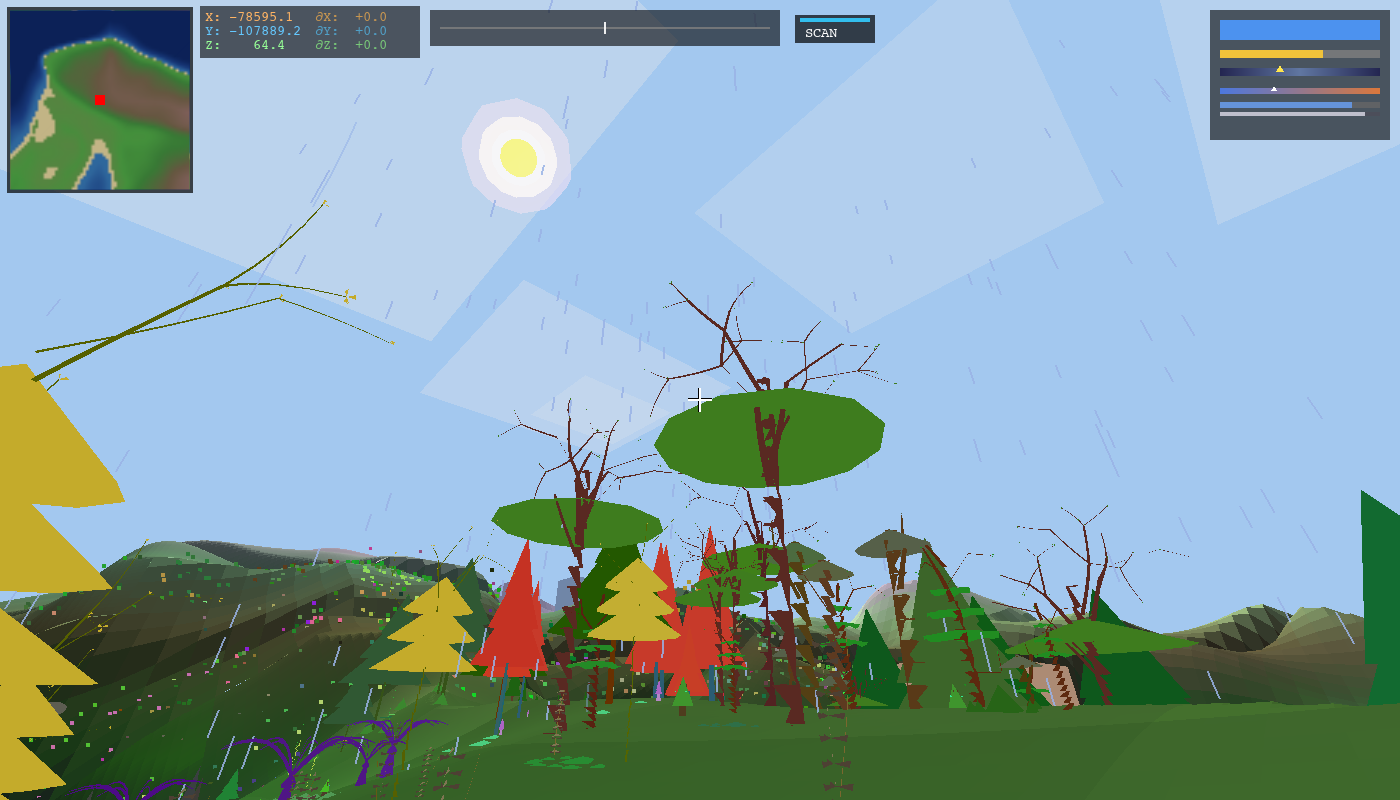Click the sun in the sky
The width and height of the screenshot is (1400, 800).
pyautogui.click(x=516, y=158)
